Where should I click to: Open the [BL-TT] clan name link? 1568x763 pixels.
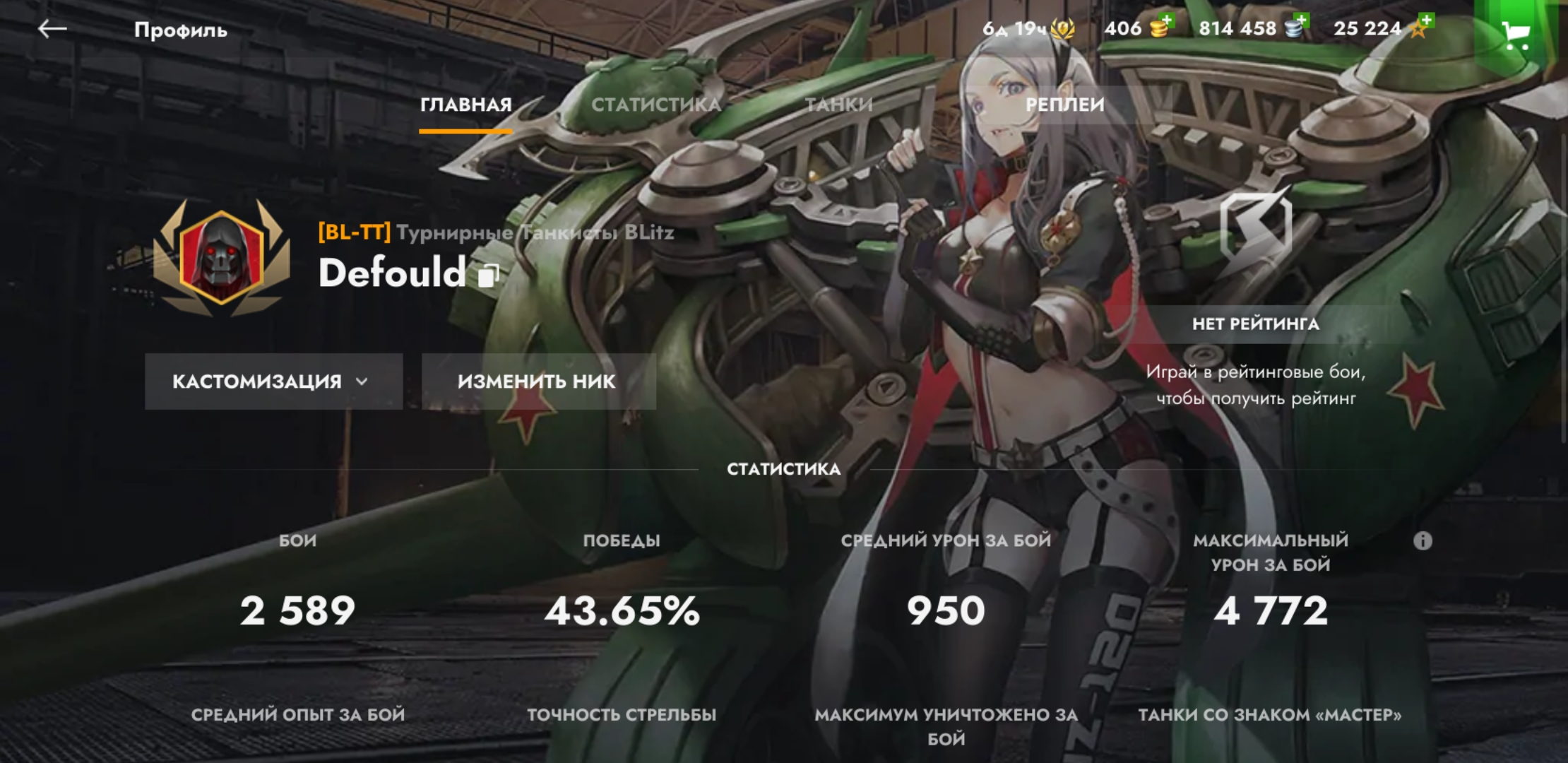click(x=495, y=232)
